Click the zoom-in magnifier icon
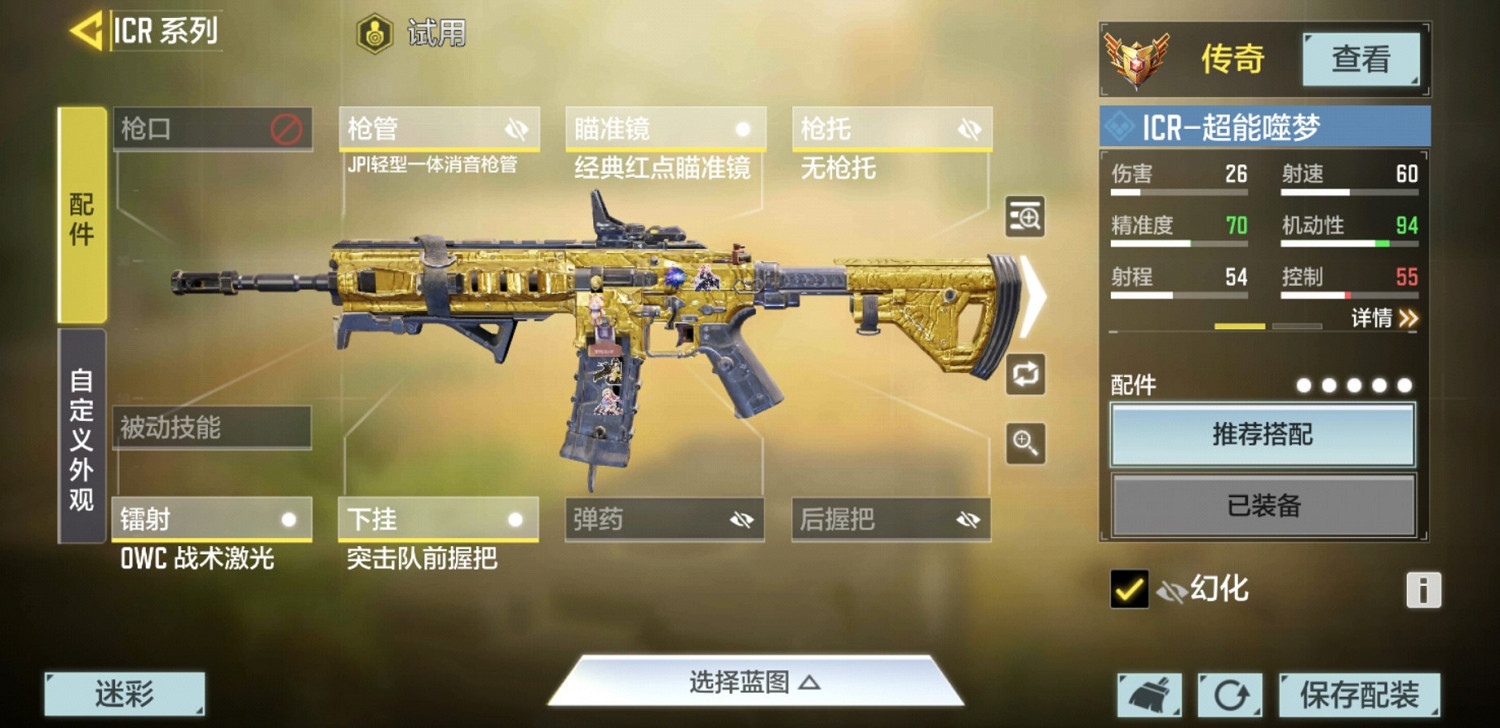 (1025, 443)
